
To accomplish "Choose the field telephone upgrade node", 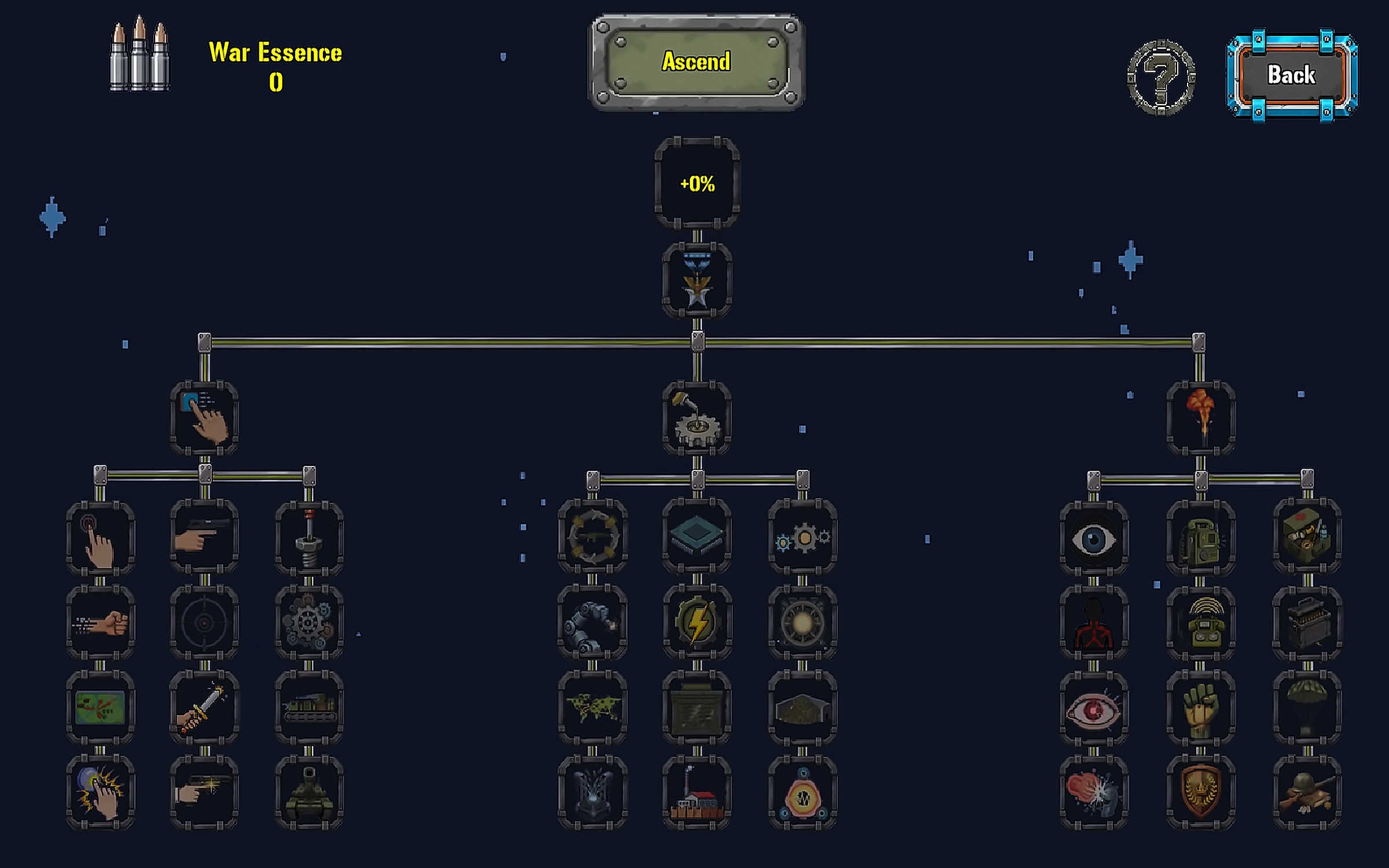I will click(x=1201, y=623).
